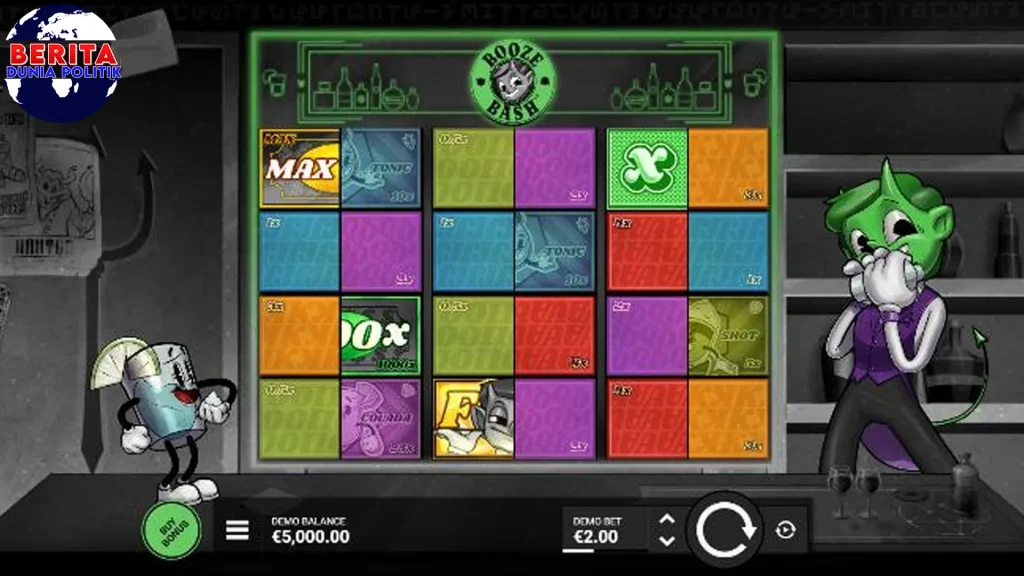Open the hamburger menu
1024x576 pixels.
pyautogui.click(x=237, y=530)
